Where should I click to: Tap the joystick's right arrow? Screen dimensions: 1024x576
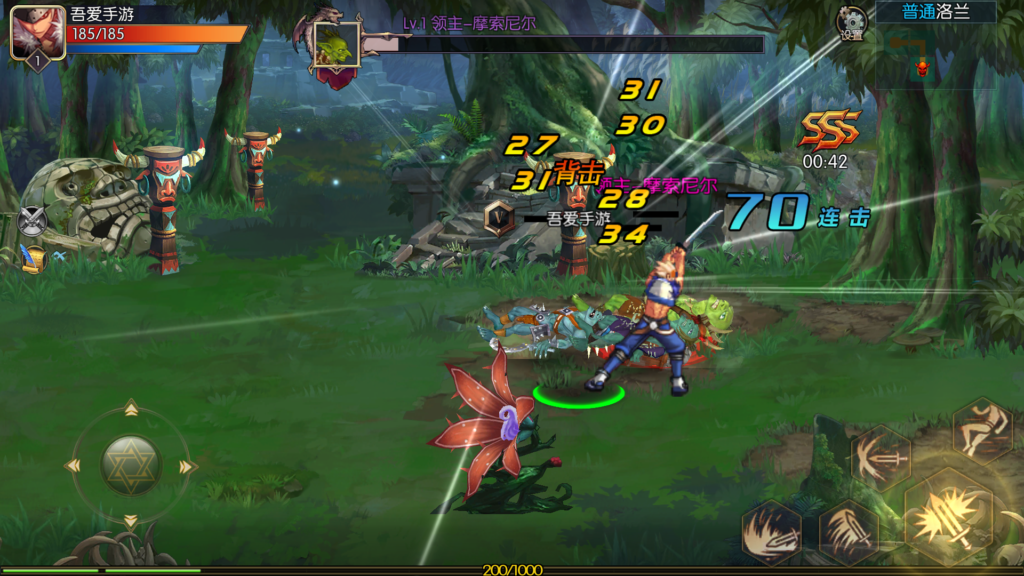coord(186,466)
